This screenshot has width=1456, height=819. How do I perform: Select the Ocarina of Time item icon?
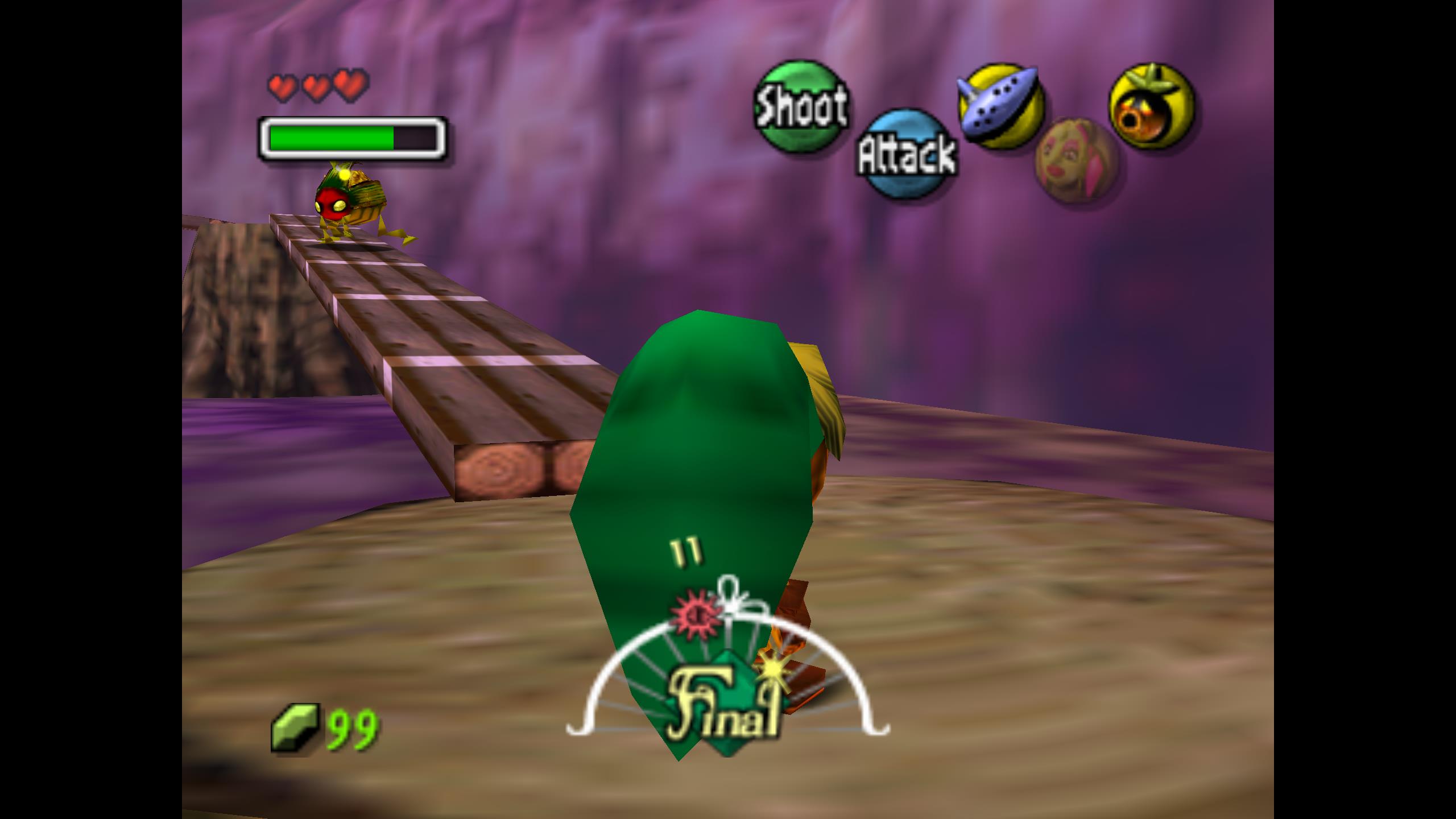point(1002,105)
